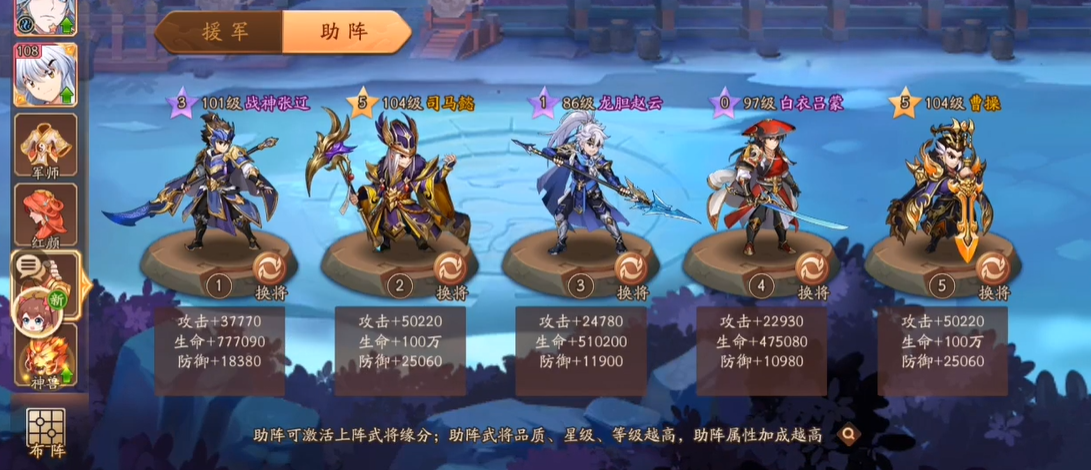The image size is (1091, 470).
Task: Open the 军师 sidebar entry
Action: [45, 145]
